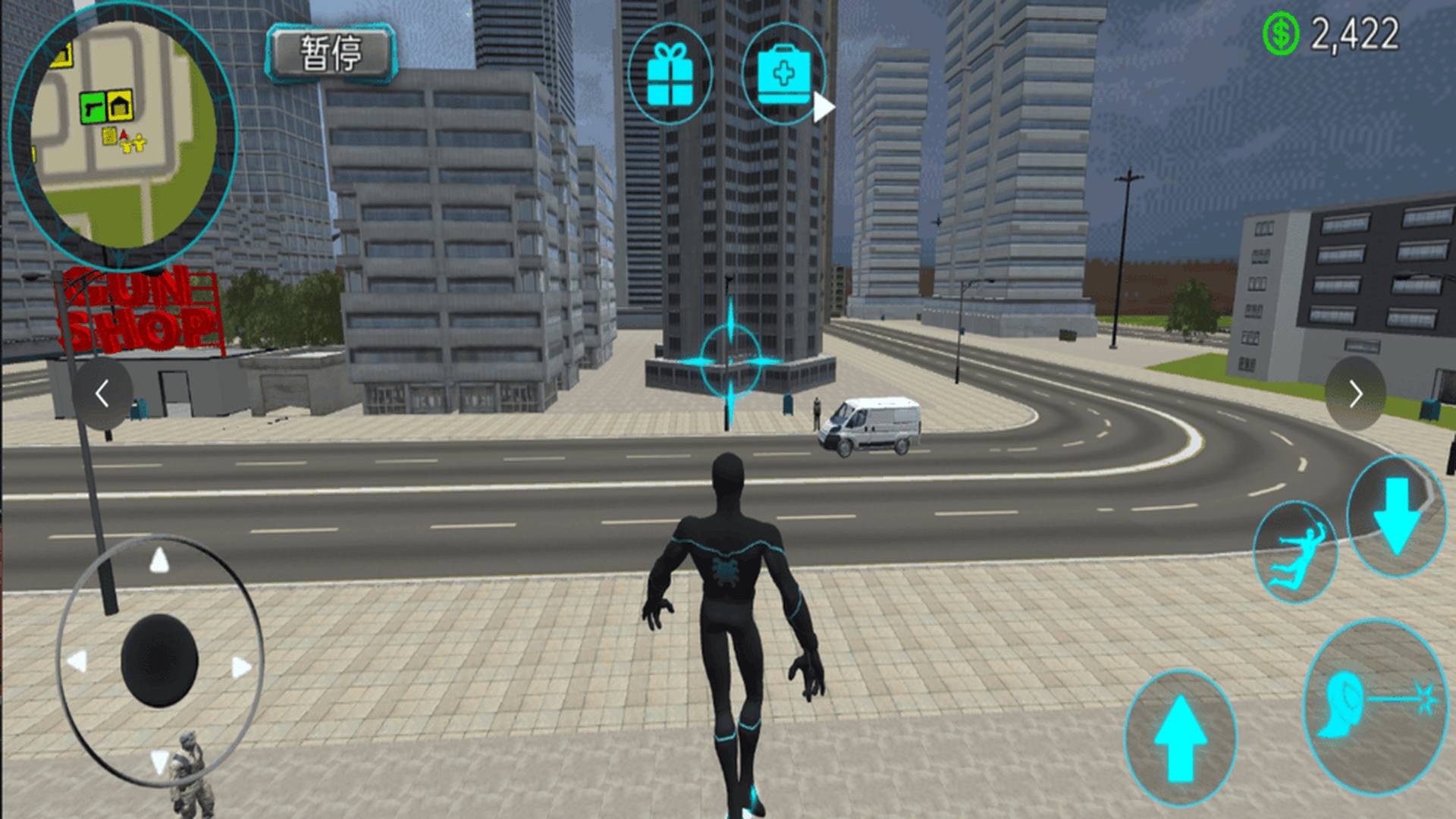Click the right chevron arrow button
This screenshot has height=819, width=1456.
tap(1355, 394)
